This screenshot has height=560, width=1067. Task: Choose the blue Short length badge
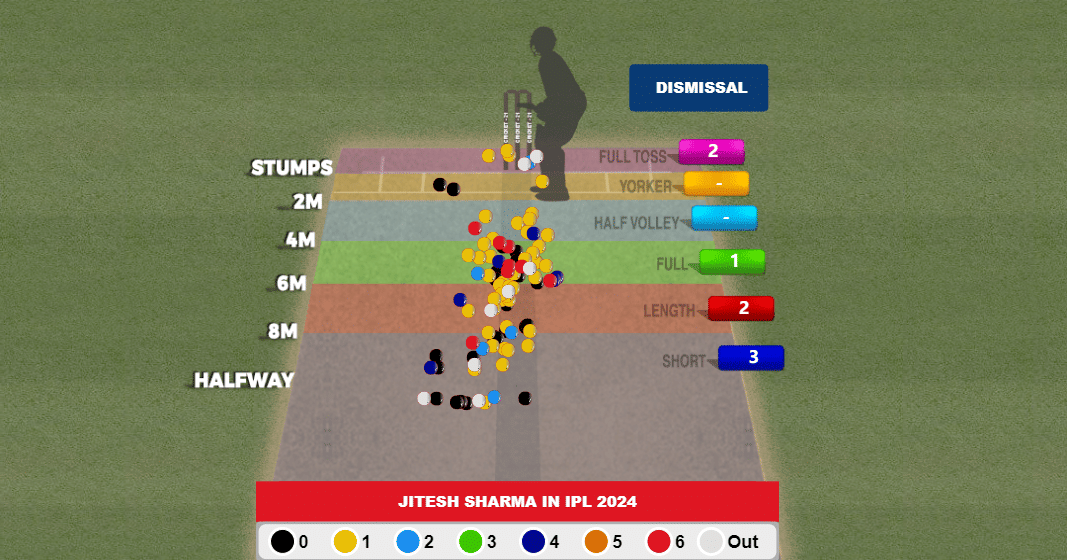click(752, 357)
